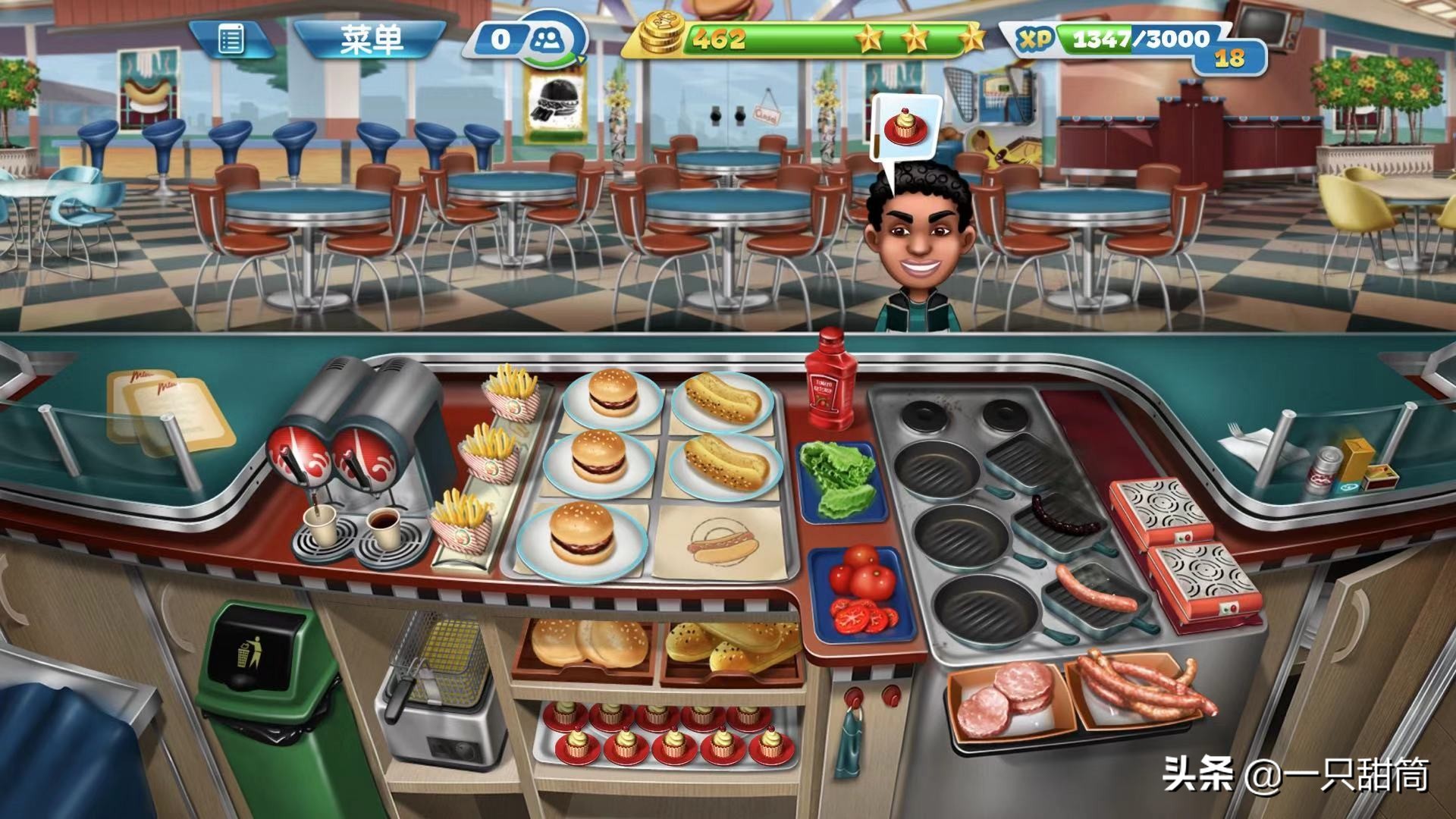Add lettuce from the lettuce tray
The width and height of the screenshot is (1456, 819).
point(839,479)
